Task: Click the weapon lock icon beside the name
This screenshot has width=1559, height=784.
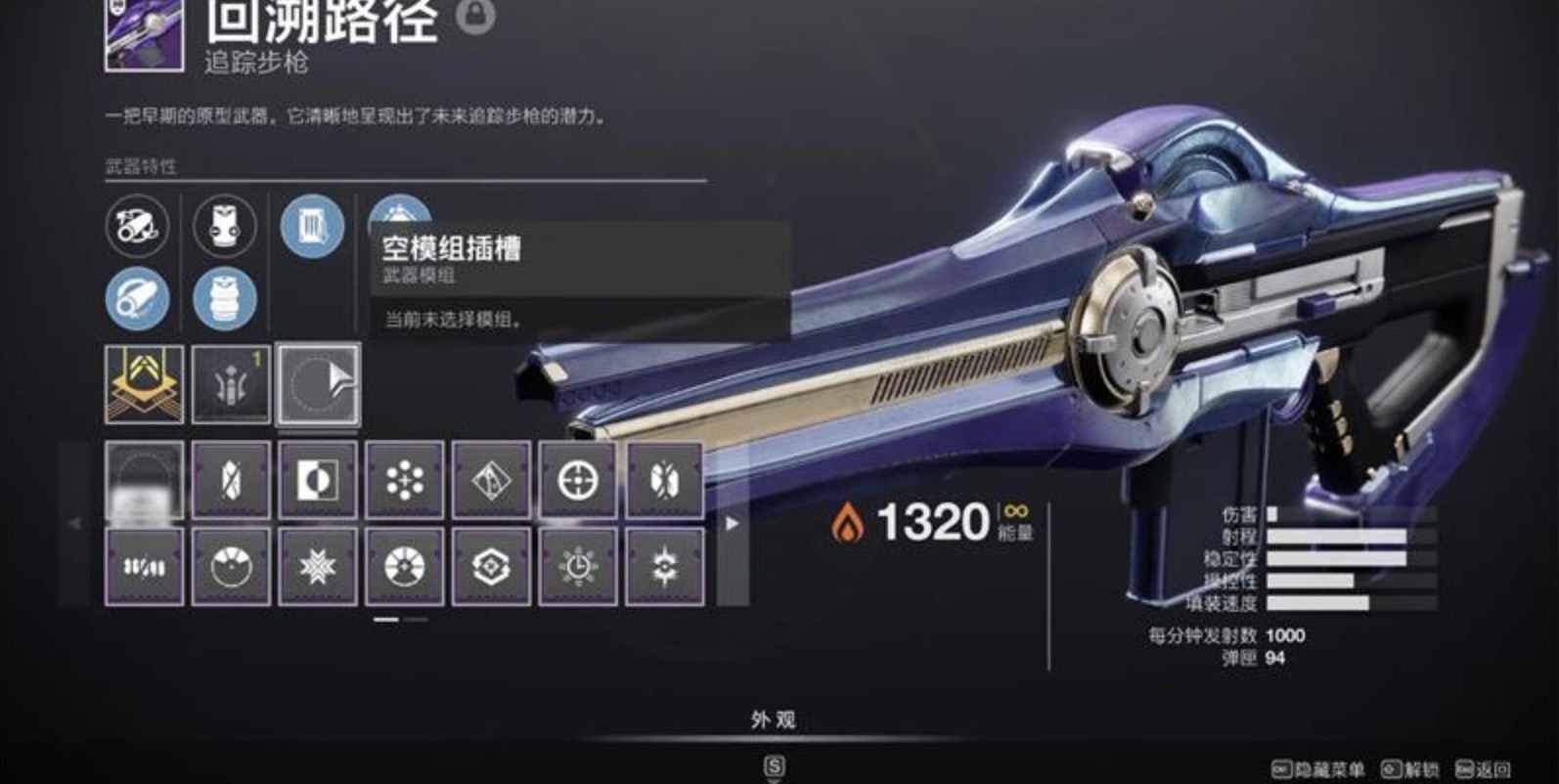Action: coord(475,15)
